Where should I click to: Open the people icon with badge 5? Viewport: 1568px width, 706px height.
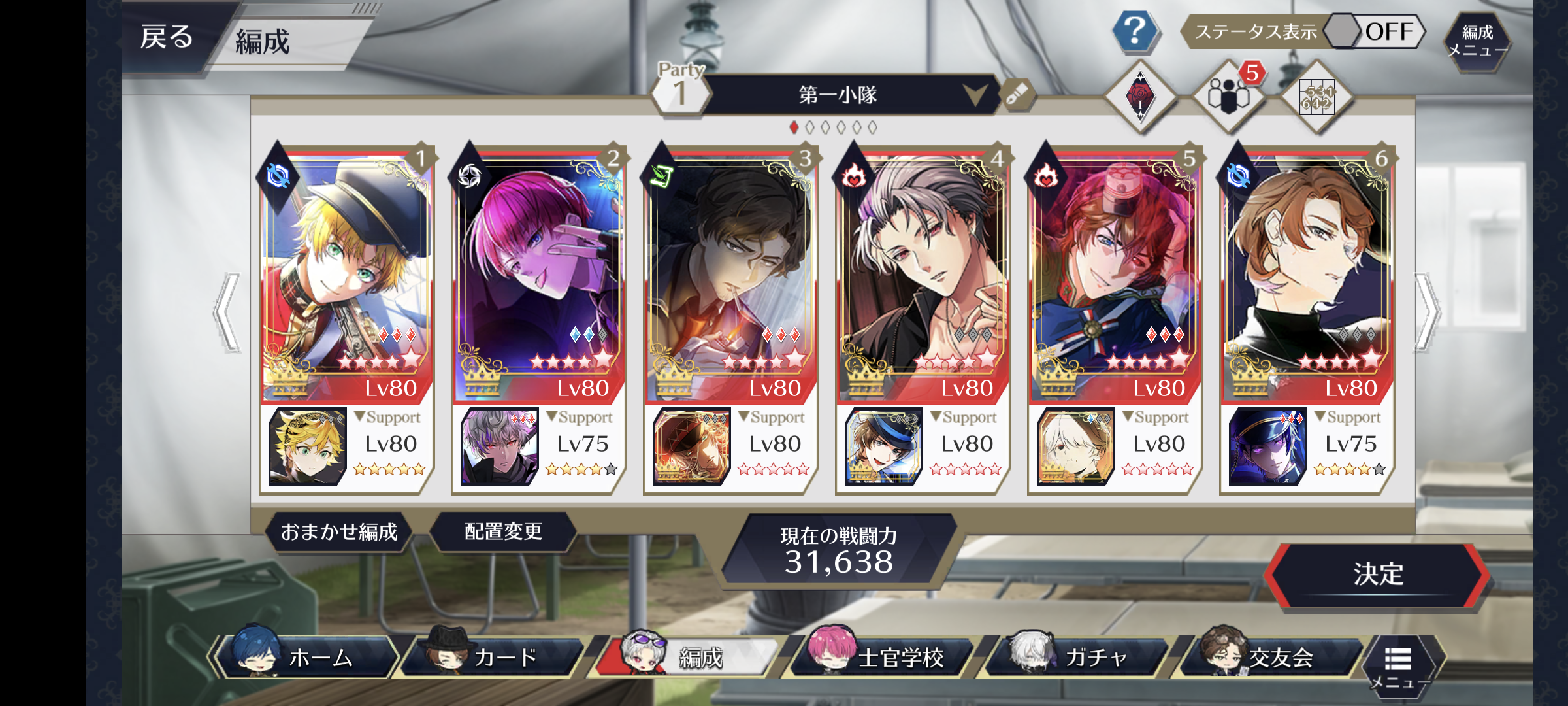1228,97
